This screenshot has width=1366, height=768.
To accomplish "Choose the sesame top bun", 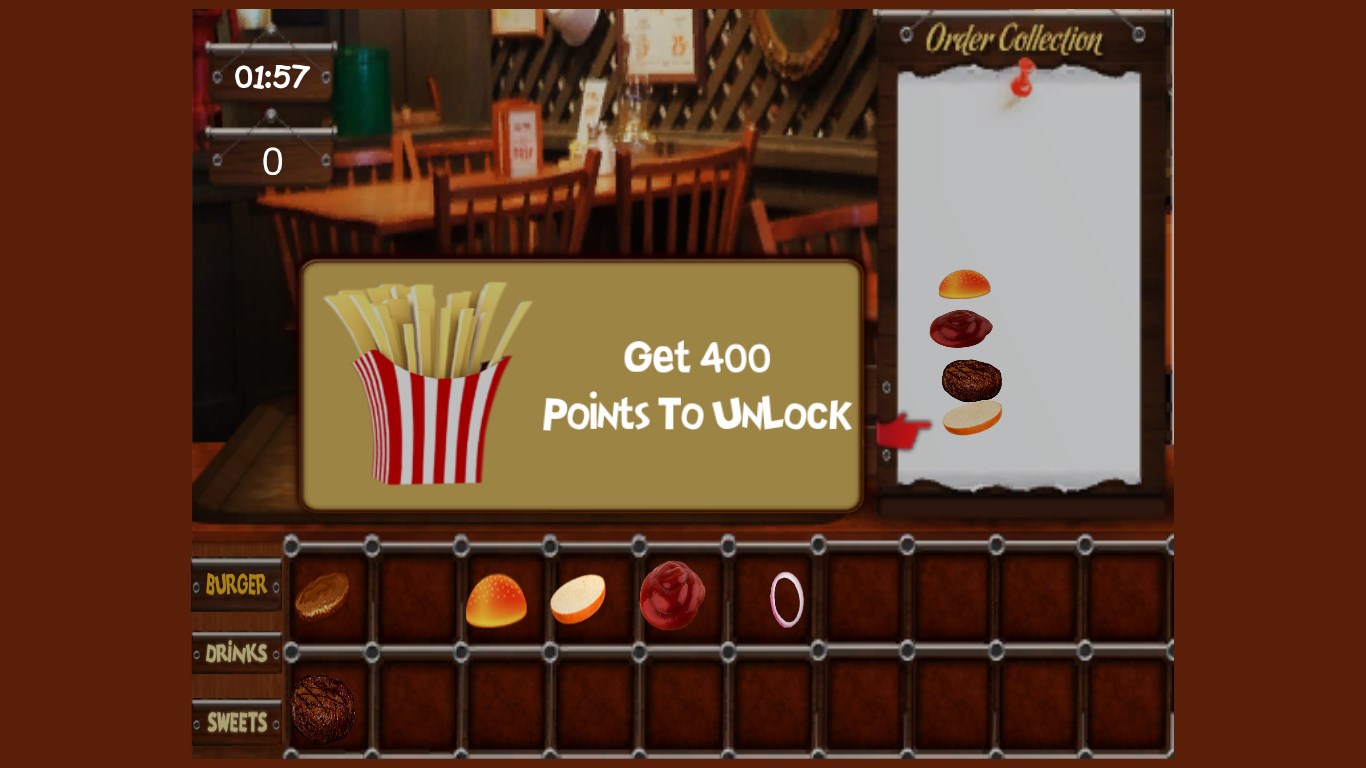I will [x=496, y=600].
